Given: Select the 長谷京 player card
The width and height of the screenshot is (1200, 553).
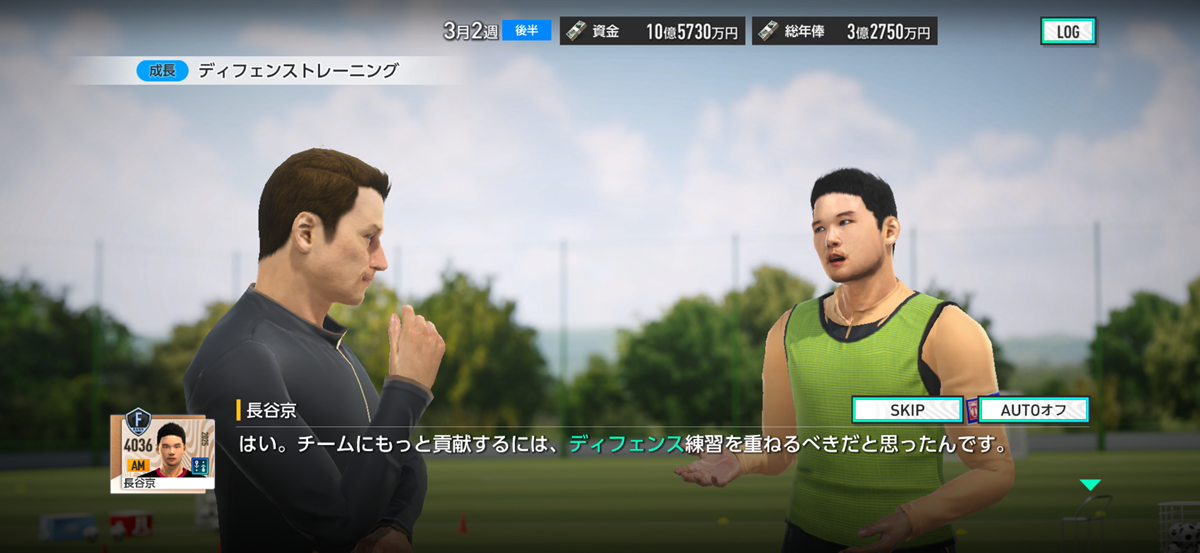Looking at the screenshot, I should pos(161,453).
